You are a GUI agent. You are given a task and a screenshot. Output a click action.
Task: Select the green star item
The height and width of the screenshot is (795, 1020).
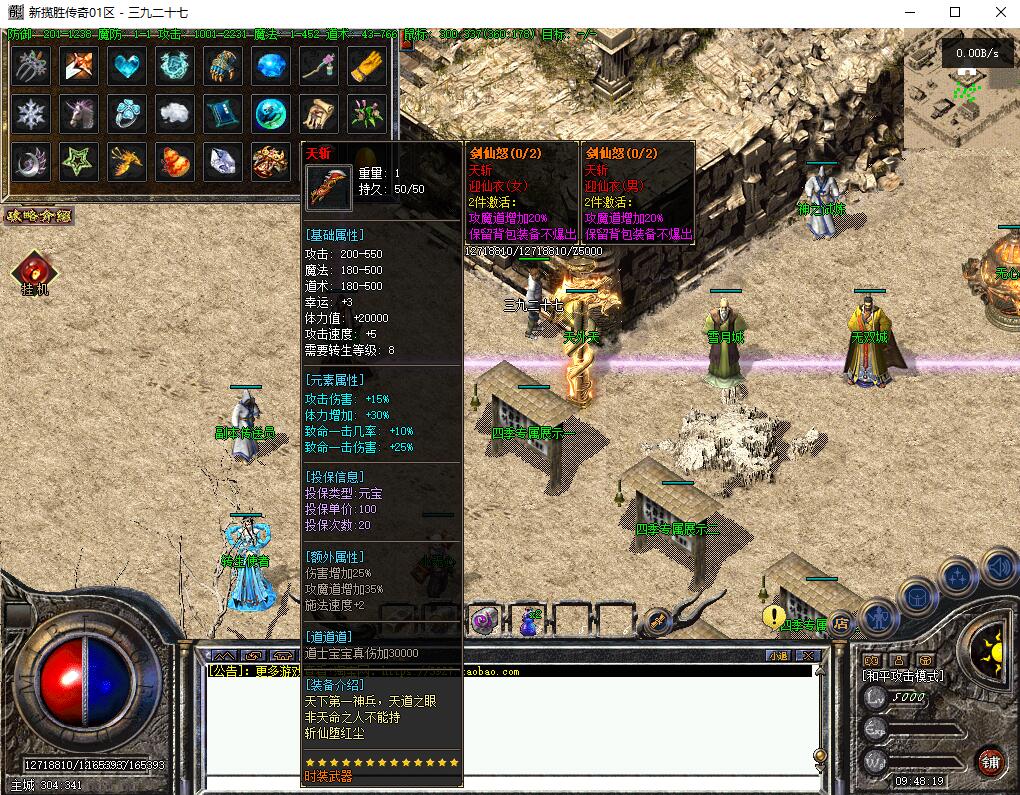[80, 161]
